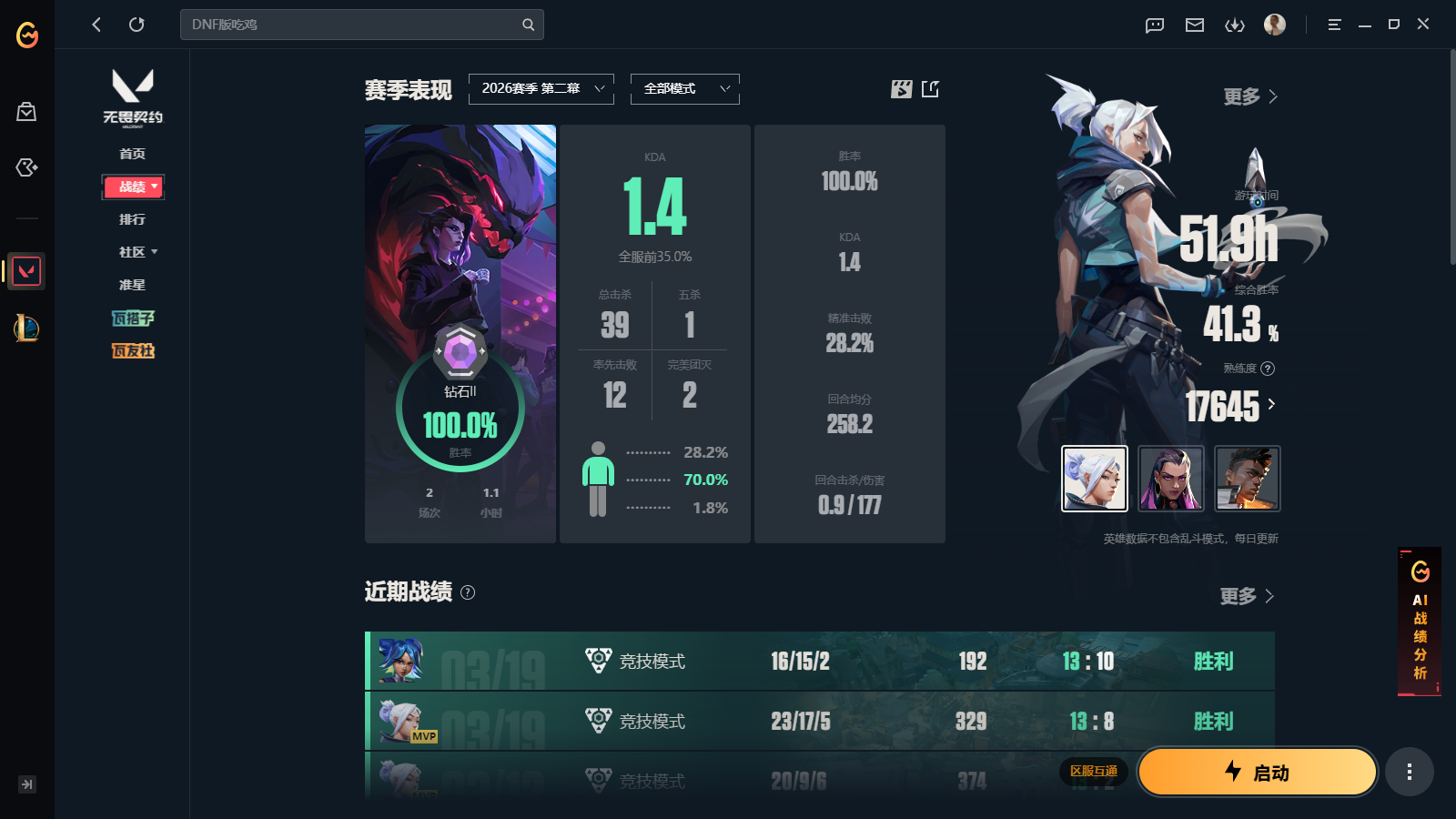Open the 首页 tab in navigation

tap(133, 154)
